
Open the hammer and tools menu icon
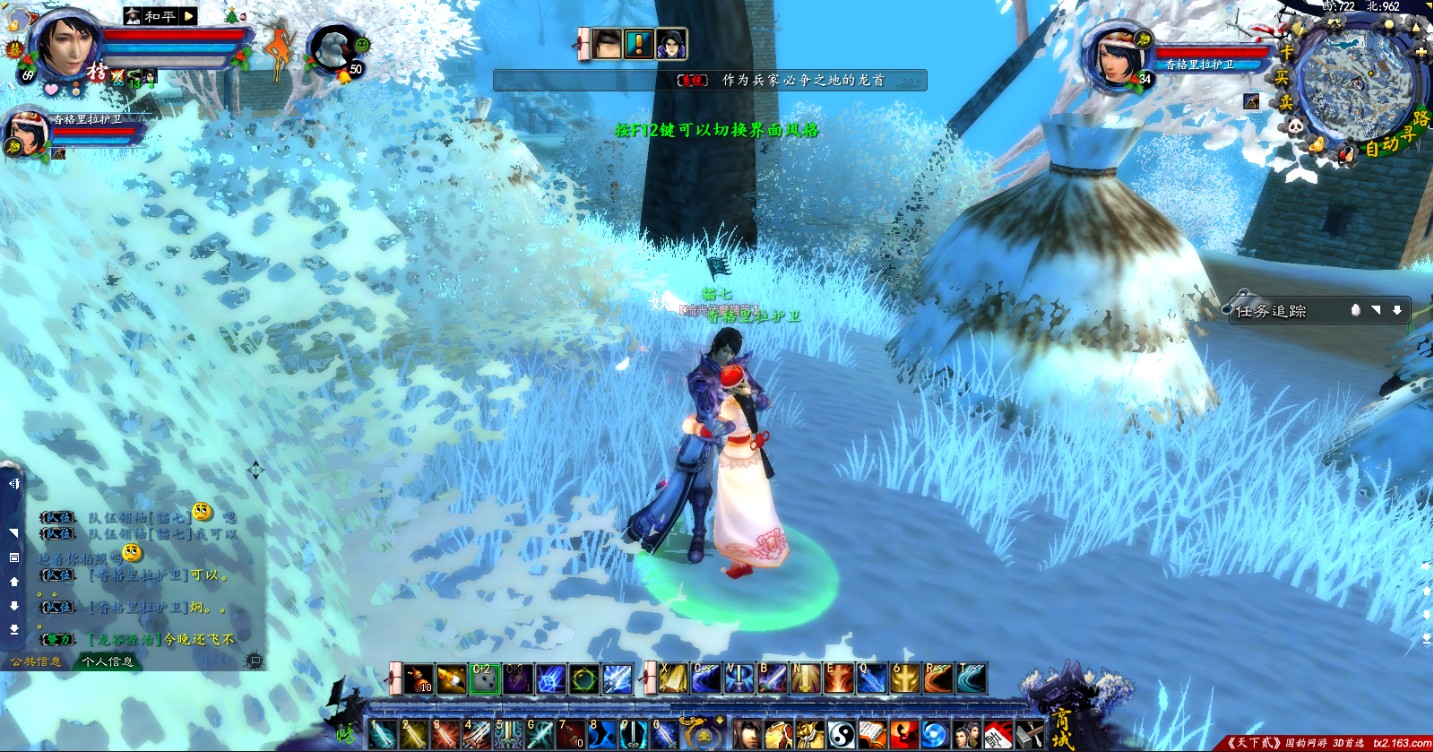pyautogui.click(x=1030, y=735)
